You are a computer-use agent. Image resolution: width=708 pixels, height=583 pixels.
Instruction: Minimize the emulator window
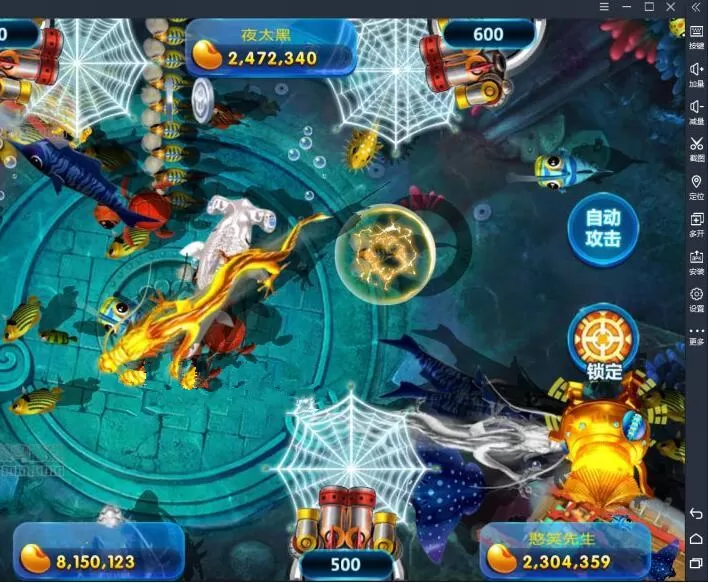(x=626, y=7)
